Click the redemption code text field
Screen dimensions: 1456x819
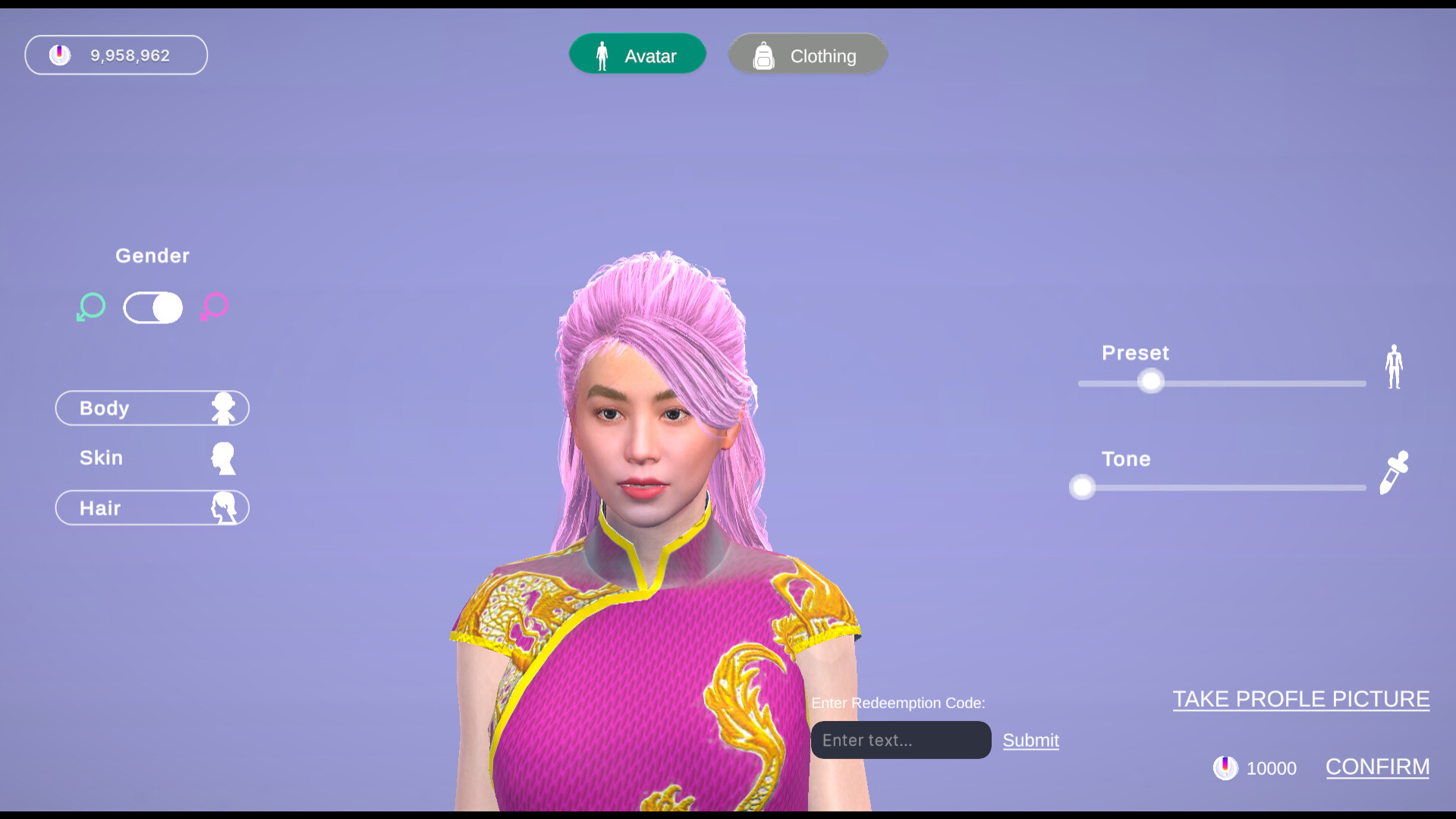point(900,740)
